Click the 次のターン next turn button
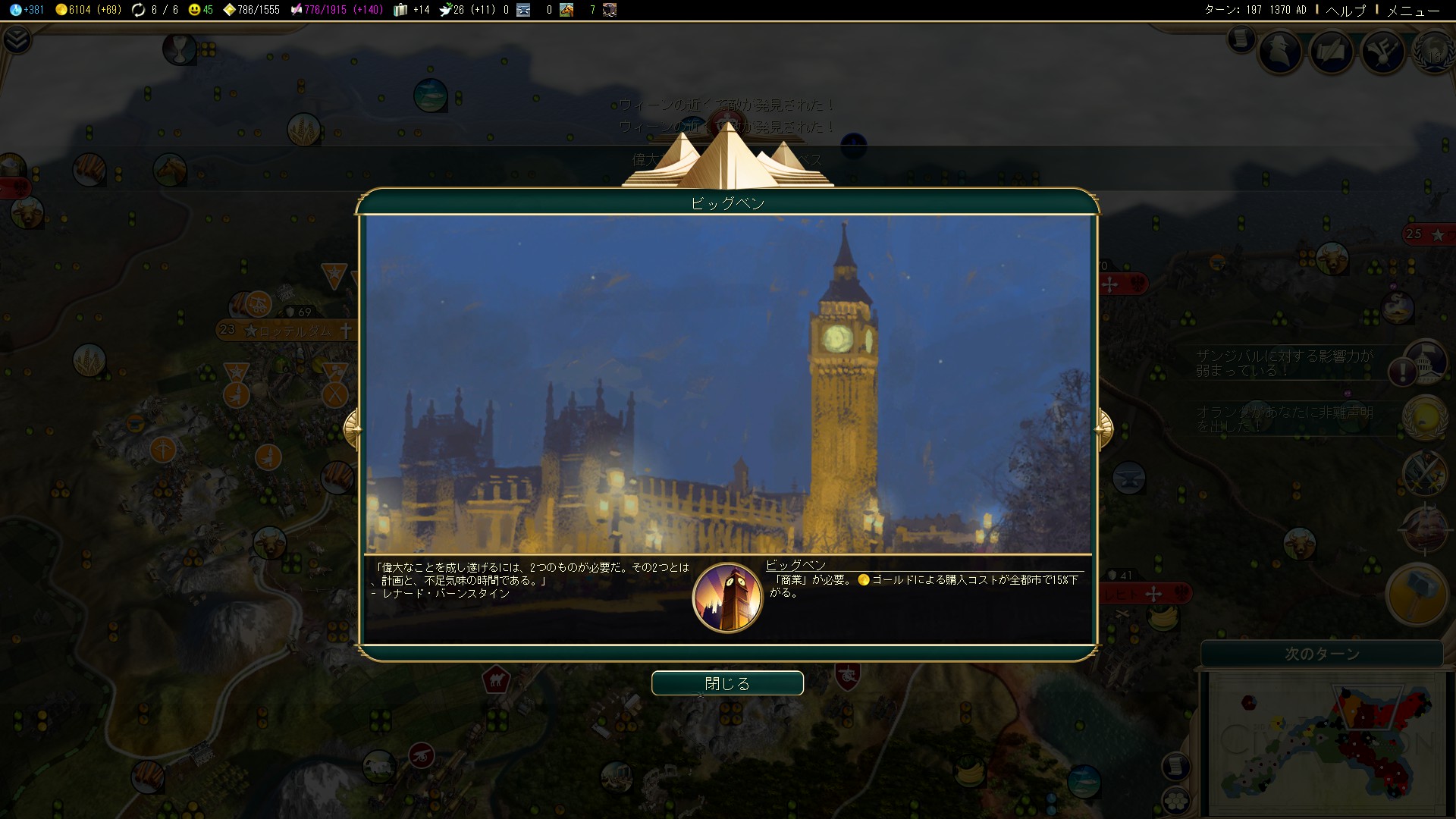 point(1322,654)
